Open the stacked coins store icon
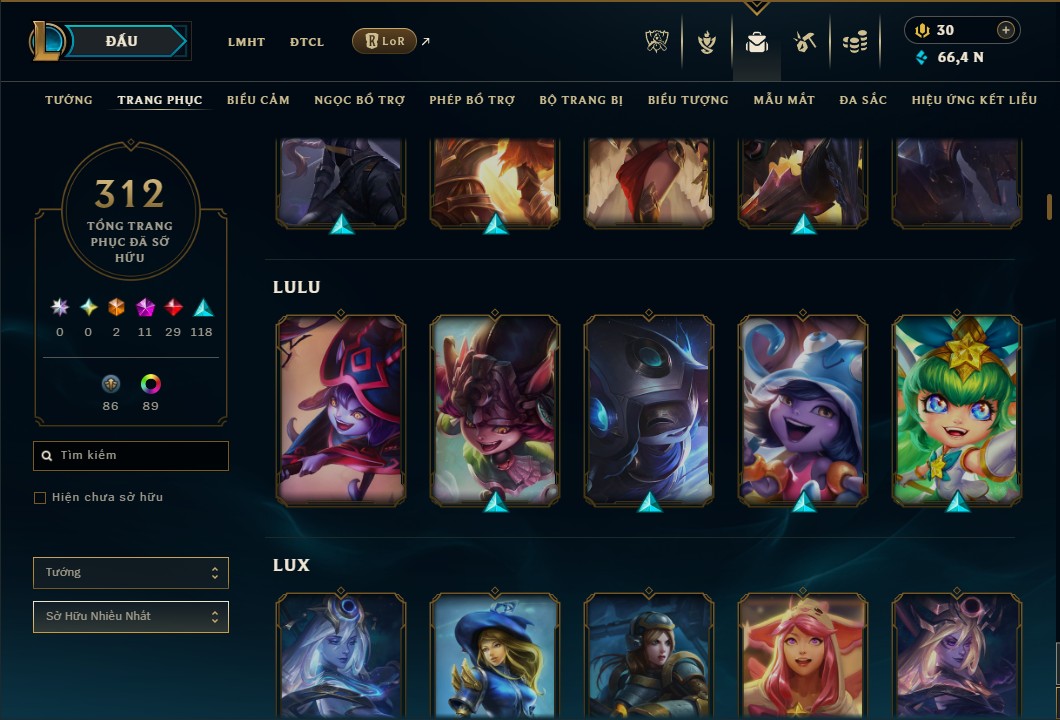 [854, 42]
